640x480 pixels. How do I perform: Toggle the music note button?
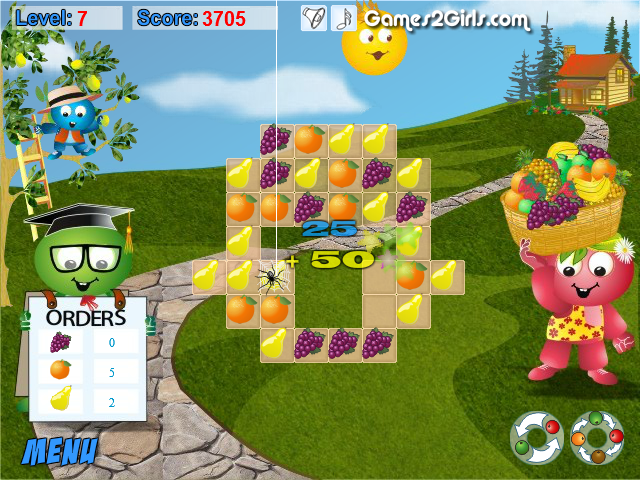342,18
